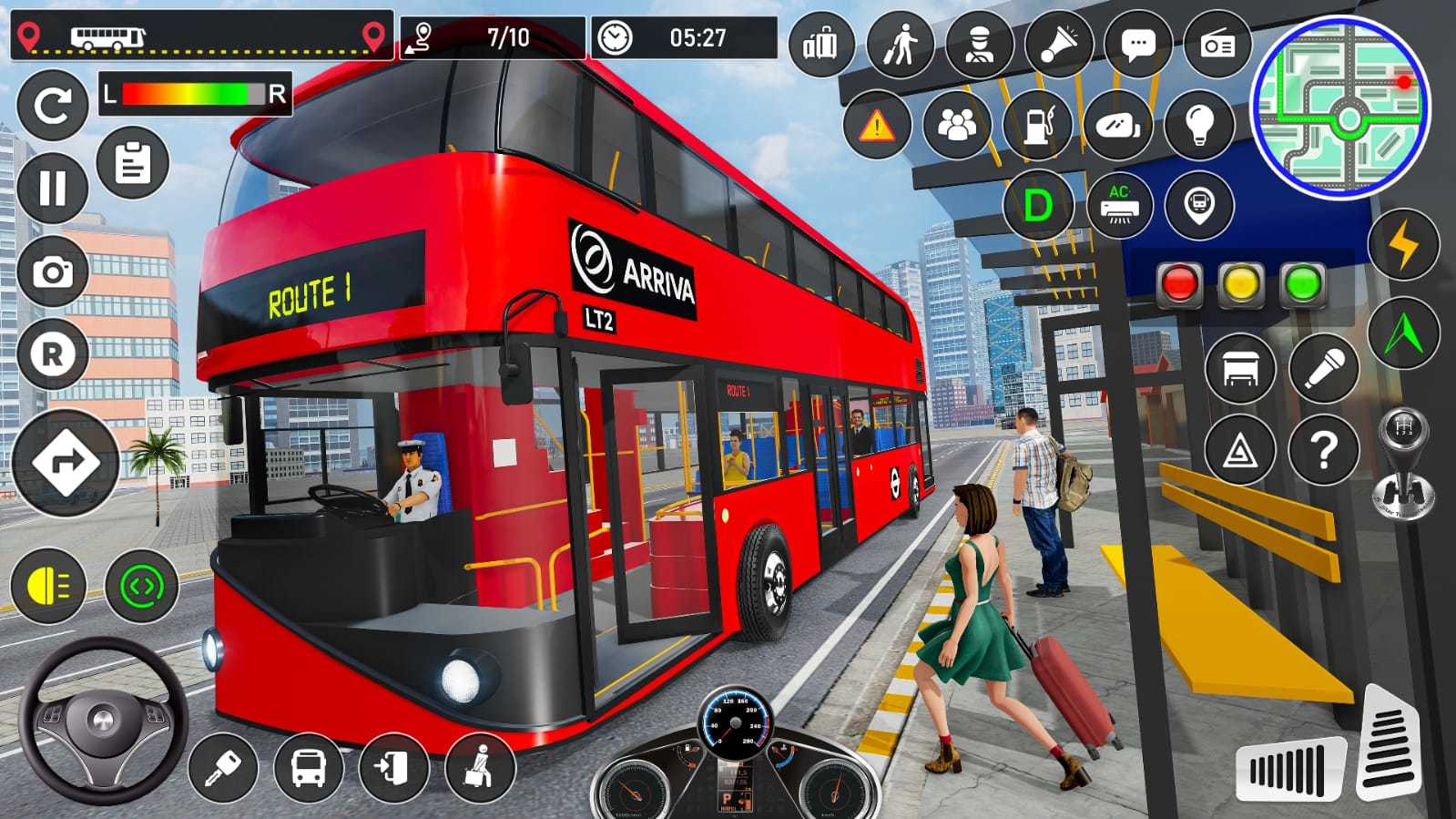Viewport: 1456px width, 819px height.
Task: Activate the microphone announcement button
Action: click(x=1324, y=368)
